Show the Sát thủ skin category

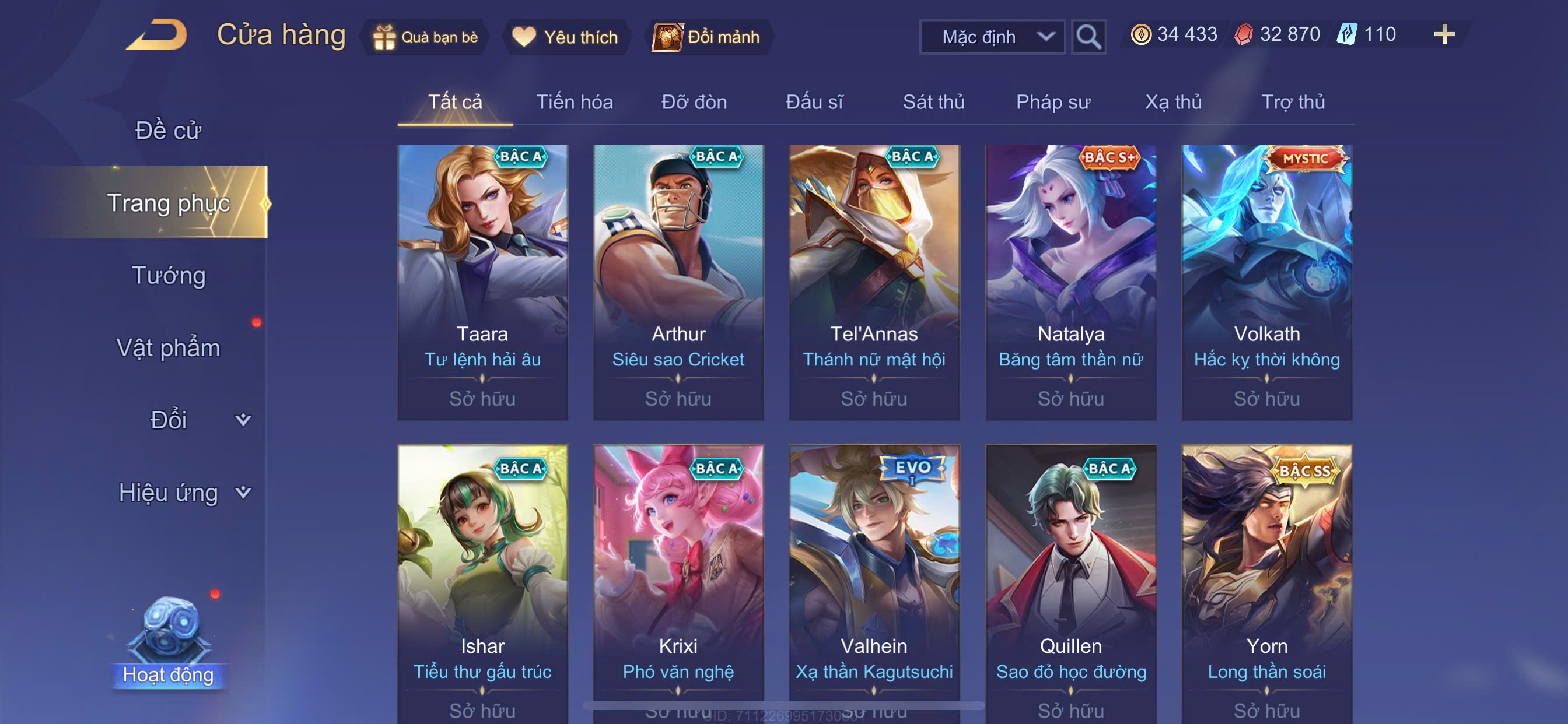[x=933, y=101]
